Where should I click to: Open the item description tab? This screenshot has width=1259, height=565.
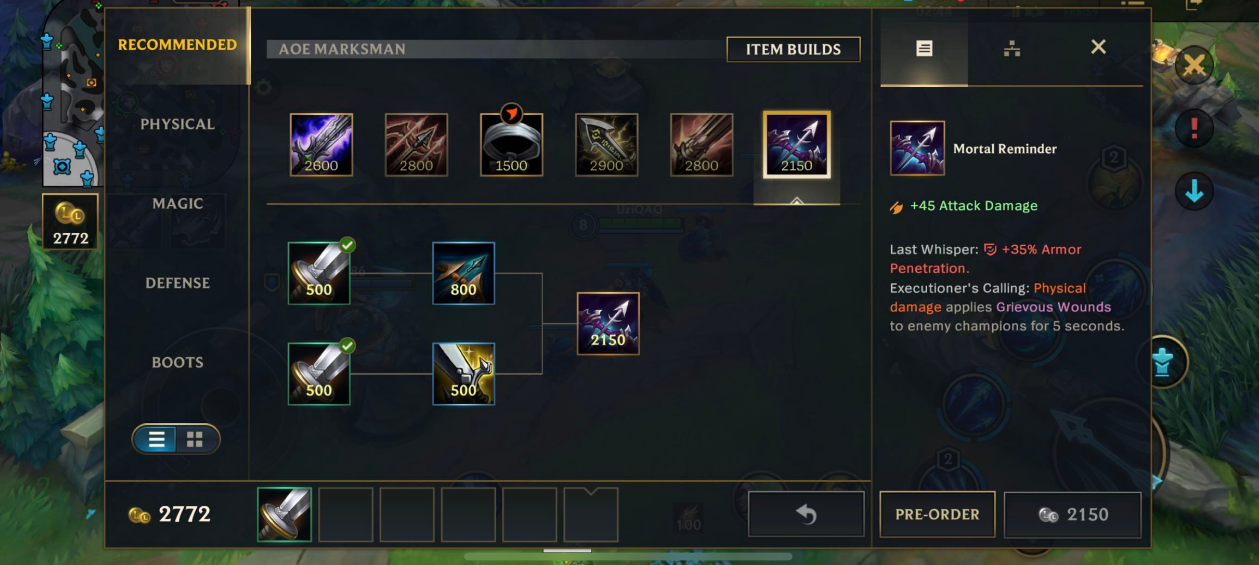point(924,47)
